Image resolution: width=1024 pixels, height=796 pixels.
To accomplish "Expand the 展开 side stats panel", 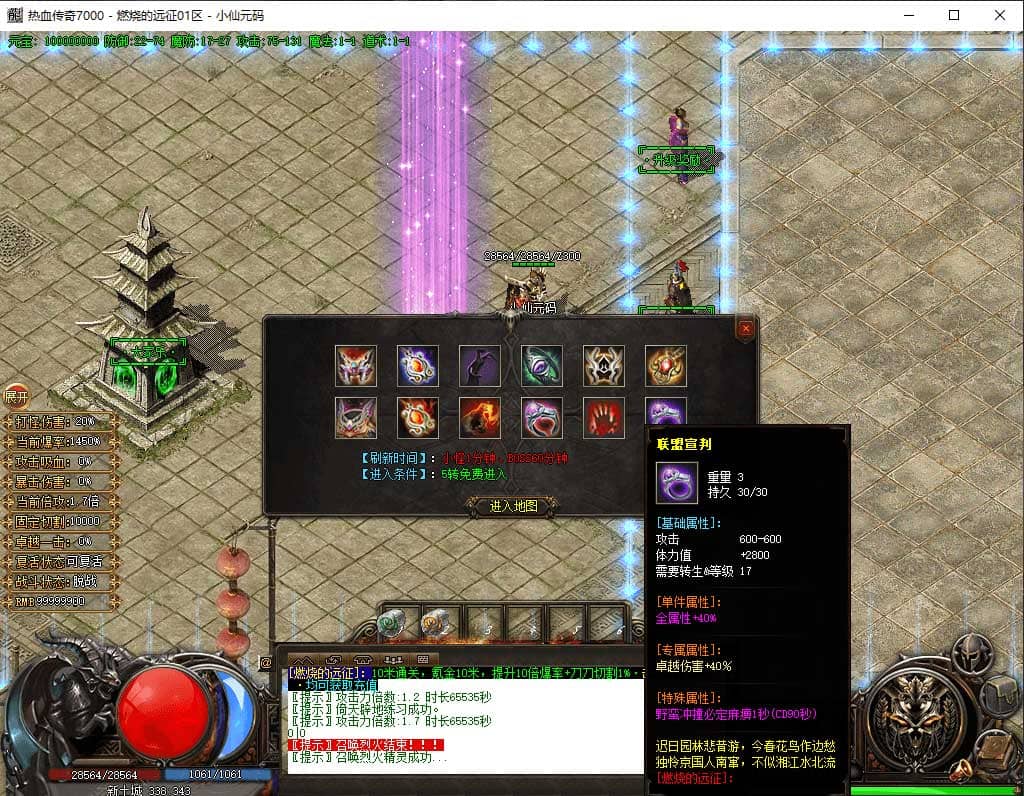I will coord(16,396).
